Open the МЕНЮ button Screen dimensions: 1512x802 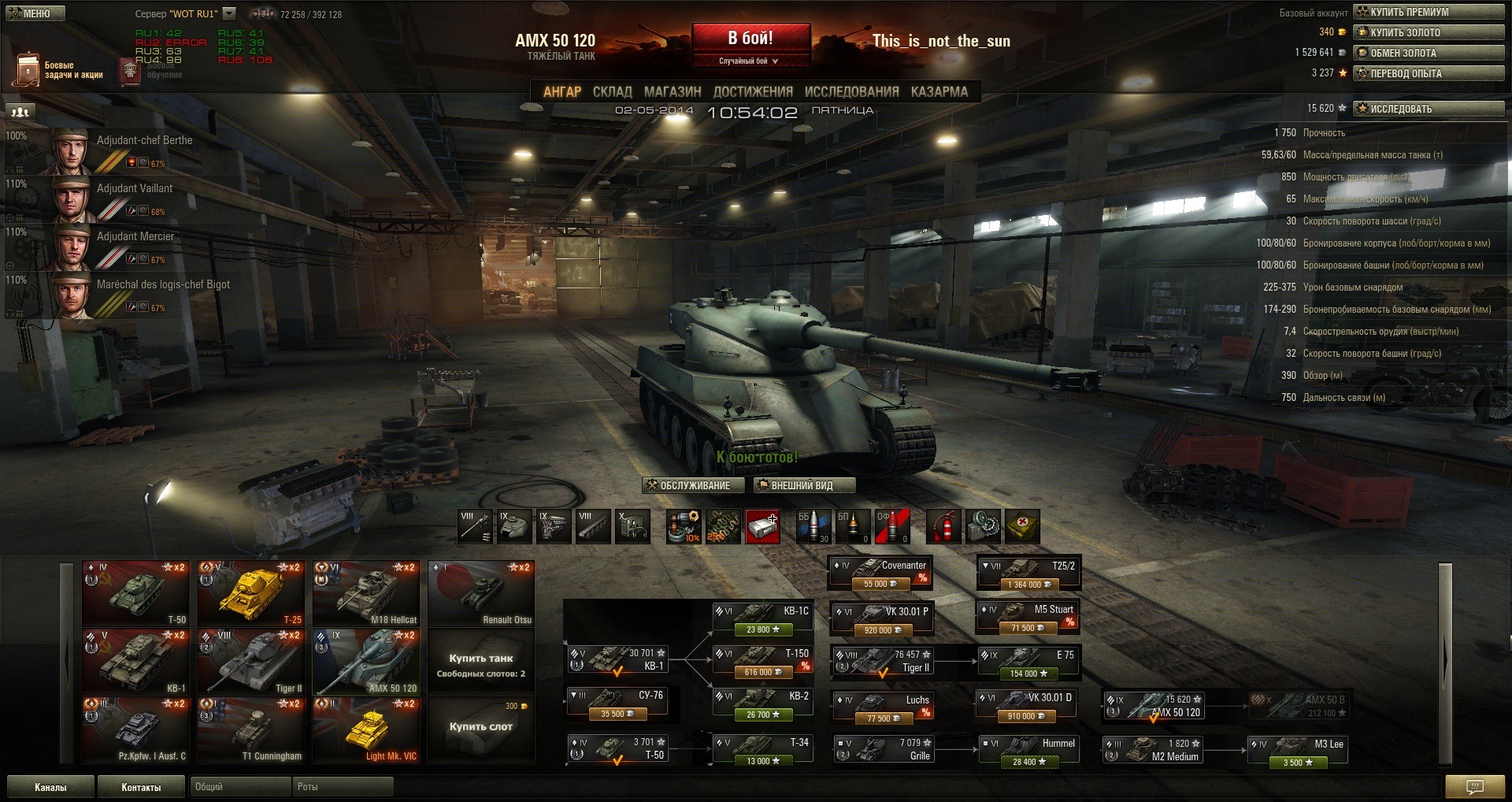click(x=33, y=13)
